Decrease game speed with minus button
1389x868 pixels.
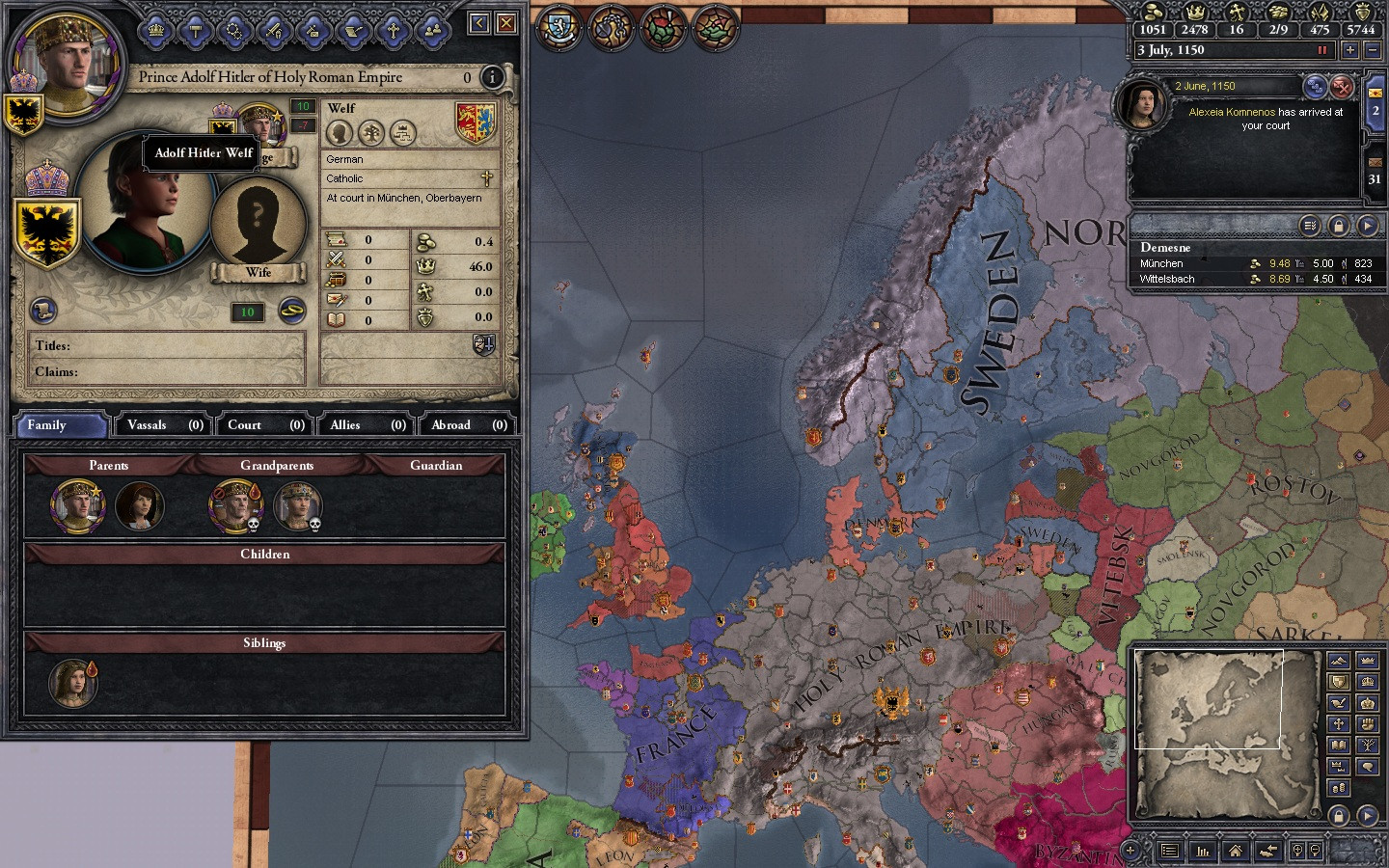[x=1373, y=50]
